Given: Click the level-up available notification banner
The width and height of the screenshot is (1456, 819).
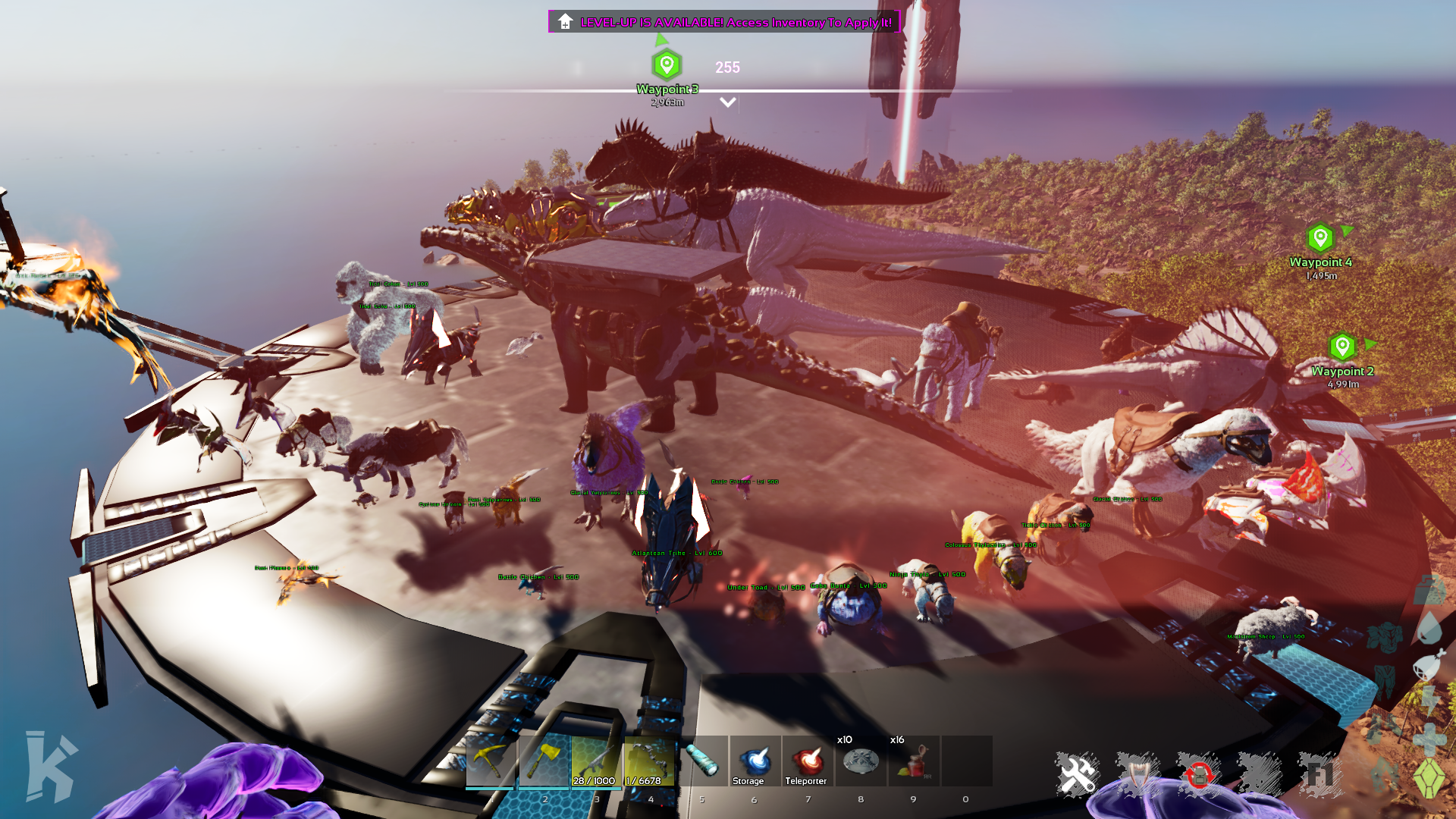Looking at the screenshot, I should [x=724, y=22].
